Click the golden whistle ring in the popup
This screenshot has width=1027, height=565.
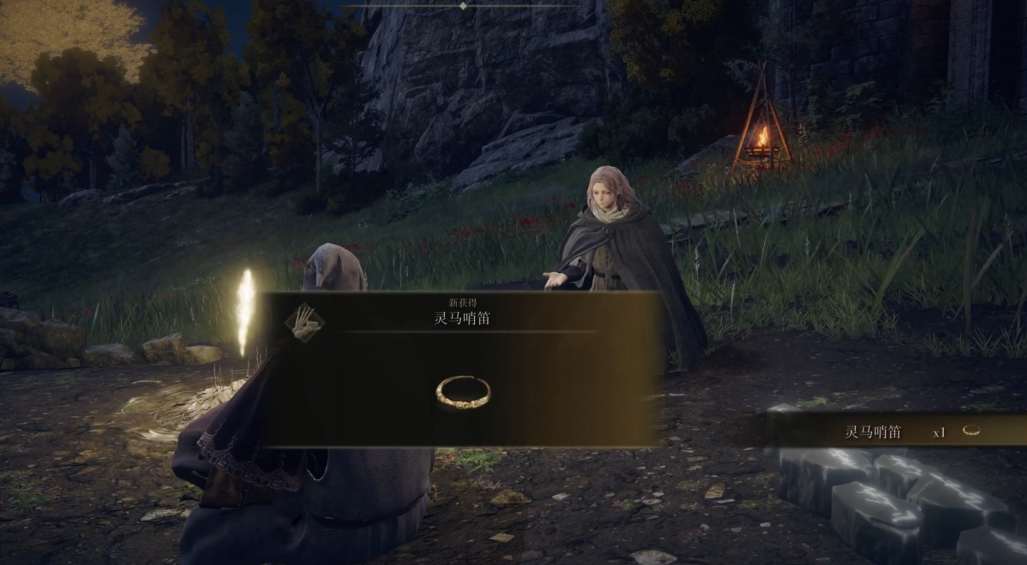point(463,391)
